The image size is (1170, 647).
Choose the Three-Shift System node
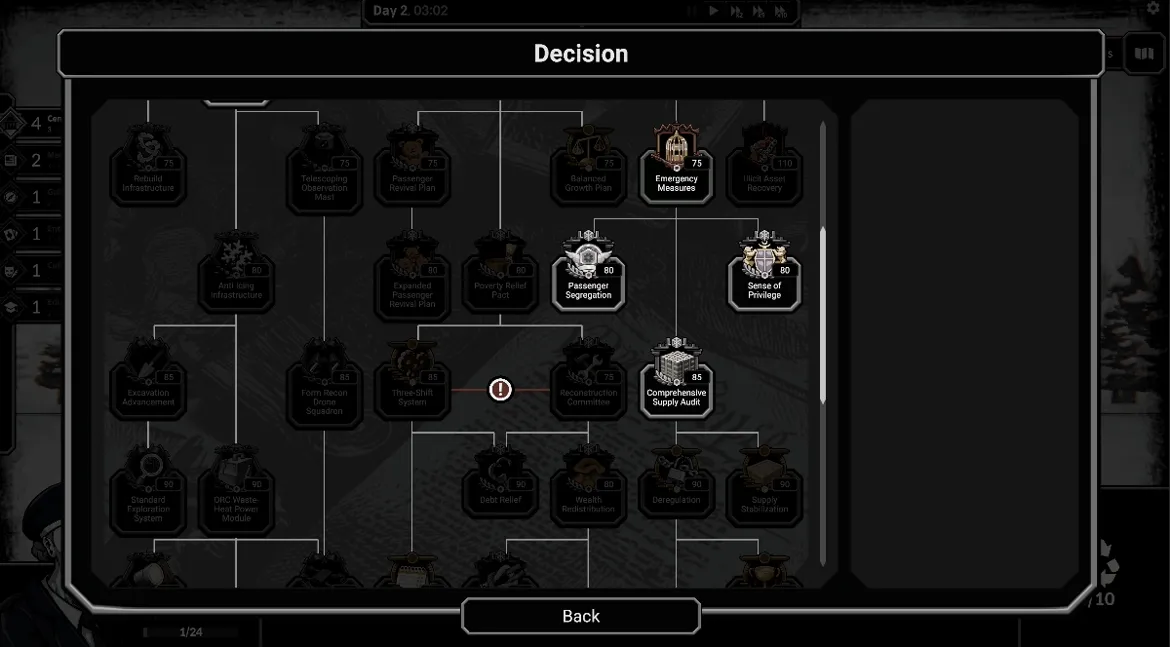412,379
